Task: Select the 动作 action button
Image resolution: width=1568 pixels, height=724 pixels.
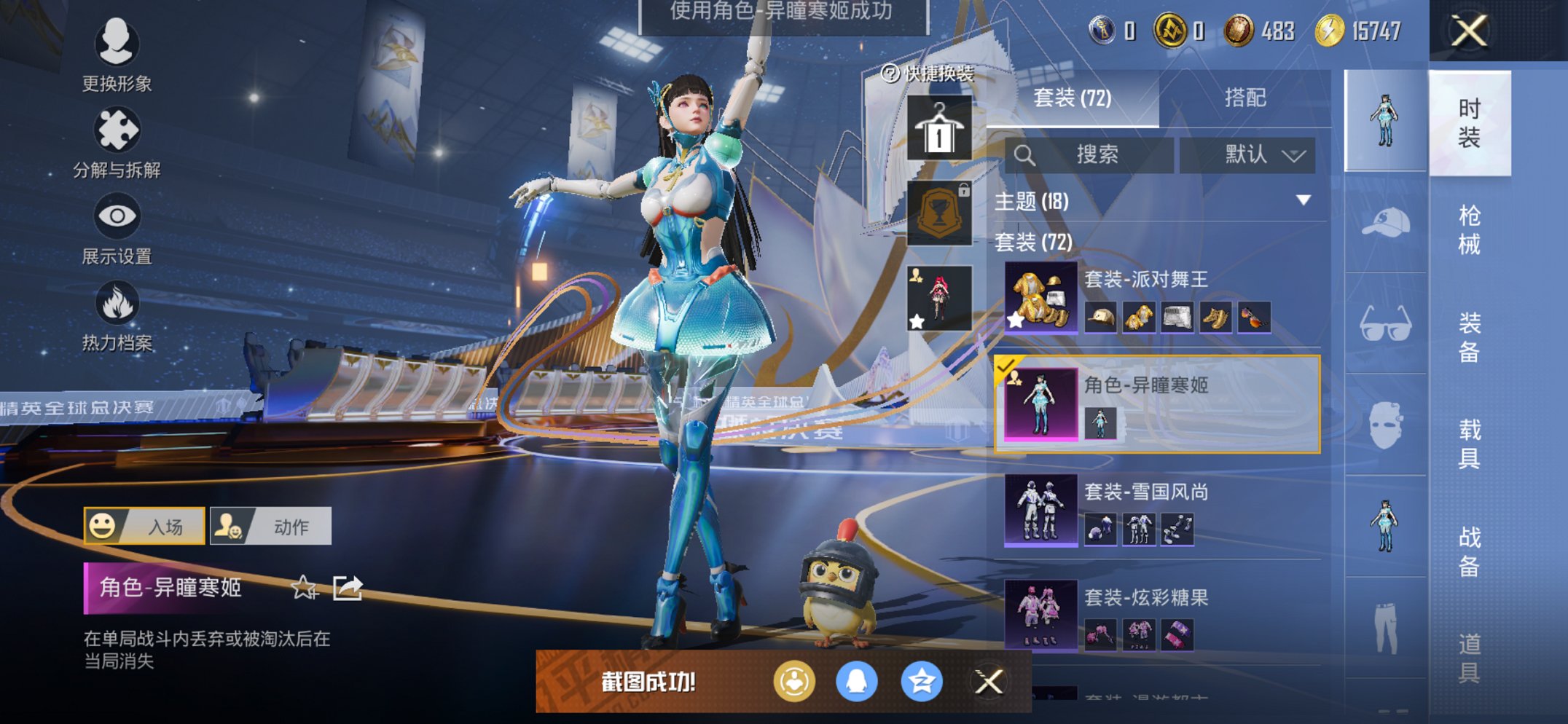Action: (x=271, y=526)
